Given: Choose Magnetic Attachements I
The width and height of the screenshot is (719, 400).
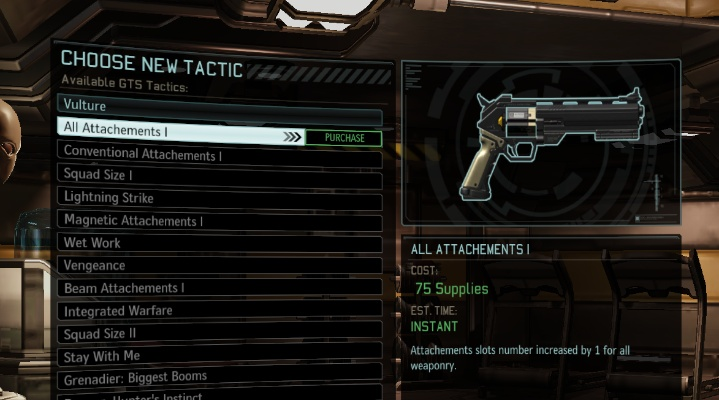Looking at the screenshot, I should 220,221.
